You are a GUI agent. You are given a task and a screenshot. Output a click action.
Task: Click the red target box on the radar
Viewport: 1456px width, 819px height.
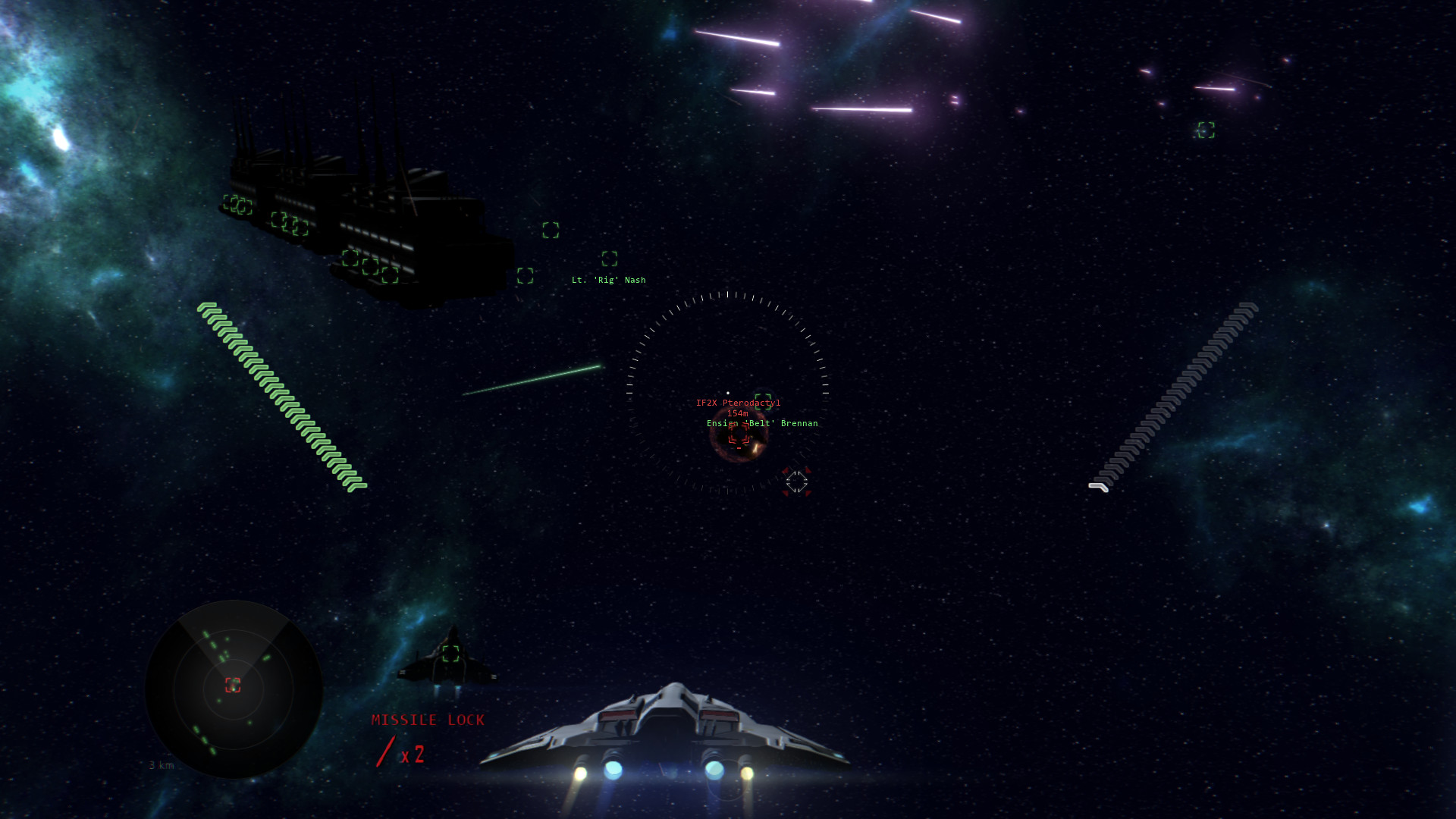pos(232,686)
